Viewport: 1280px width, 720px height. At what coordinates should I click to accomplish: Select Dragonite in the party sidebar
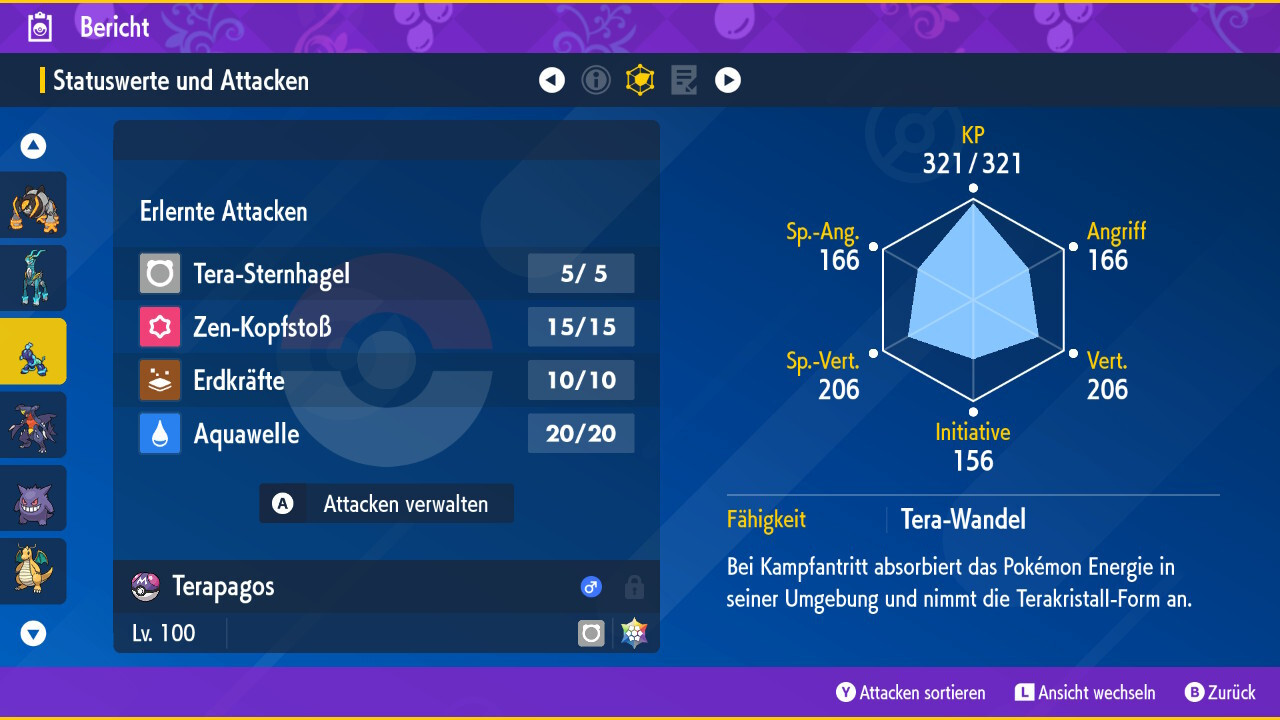34,570
